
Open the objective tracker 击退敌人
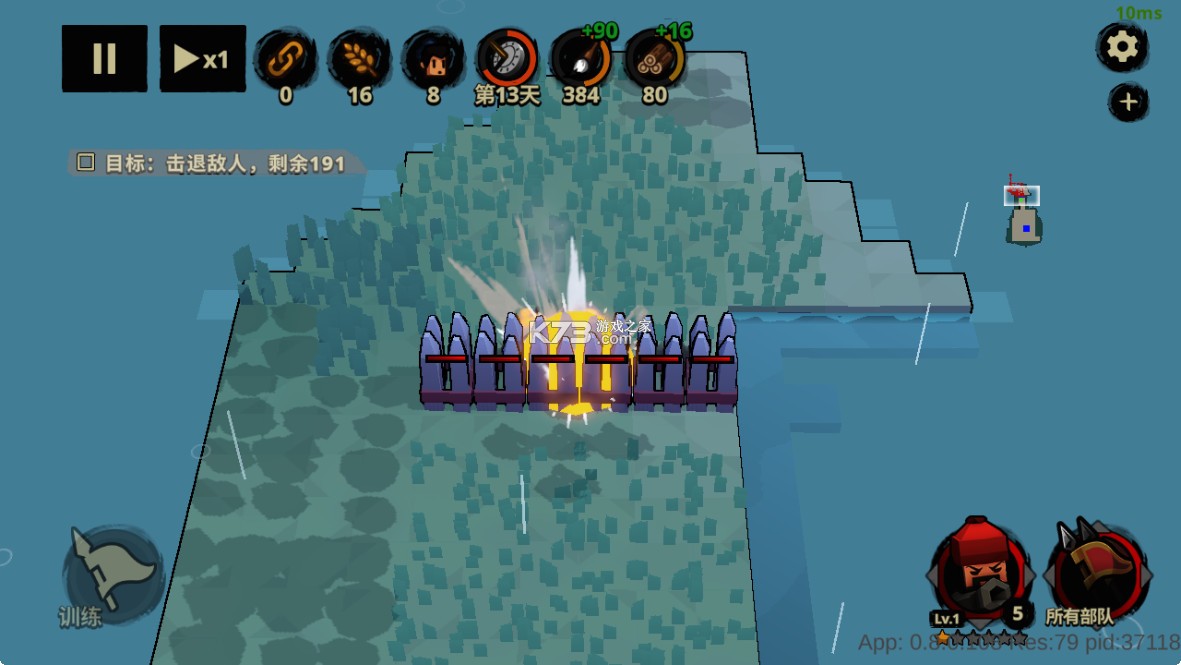(213, 163)
